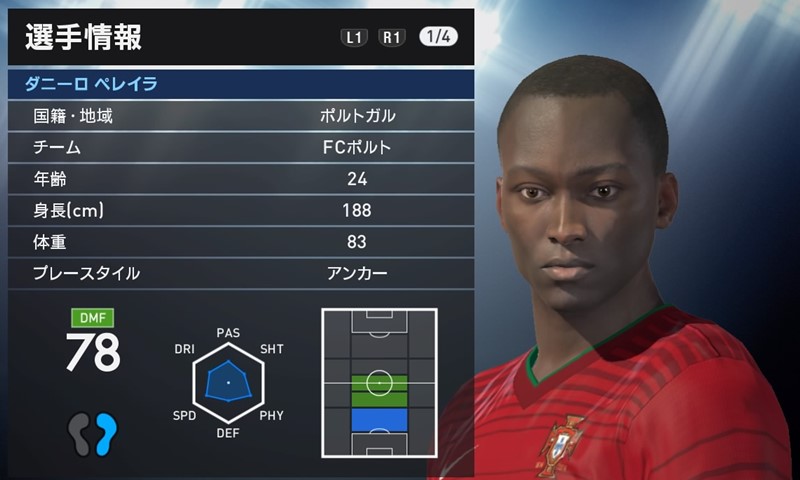The image size is (800, 480).
Task: Choose the チーム row showing FCポルト
Action: pyautogui.click(x=240, y=148)
